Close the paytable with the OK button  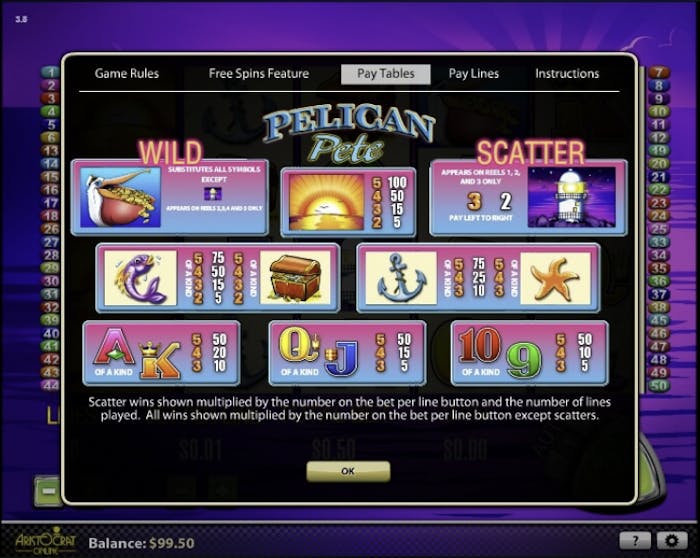click(348, 470)
